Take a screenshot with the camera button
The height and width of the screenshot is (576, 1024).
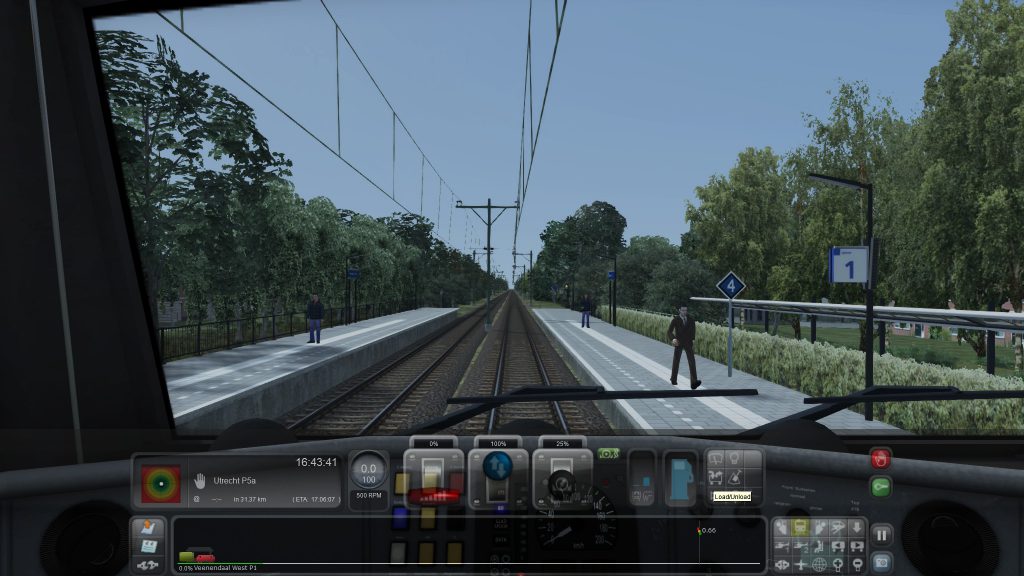(x=881, y=561)
